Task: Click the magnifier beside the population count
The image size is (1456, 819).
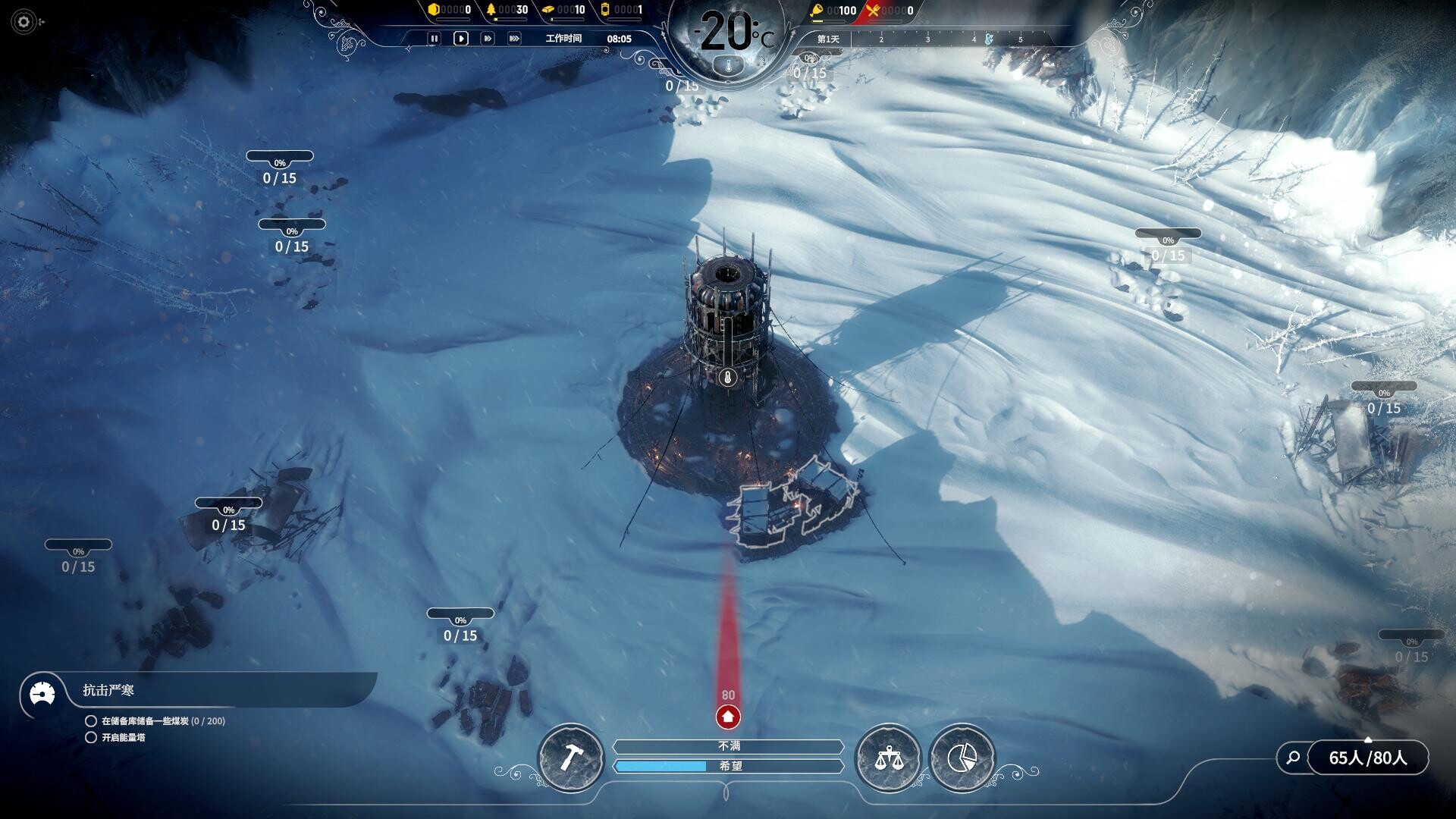Action: click(1294, 758)
